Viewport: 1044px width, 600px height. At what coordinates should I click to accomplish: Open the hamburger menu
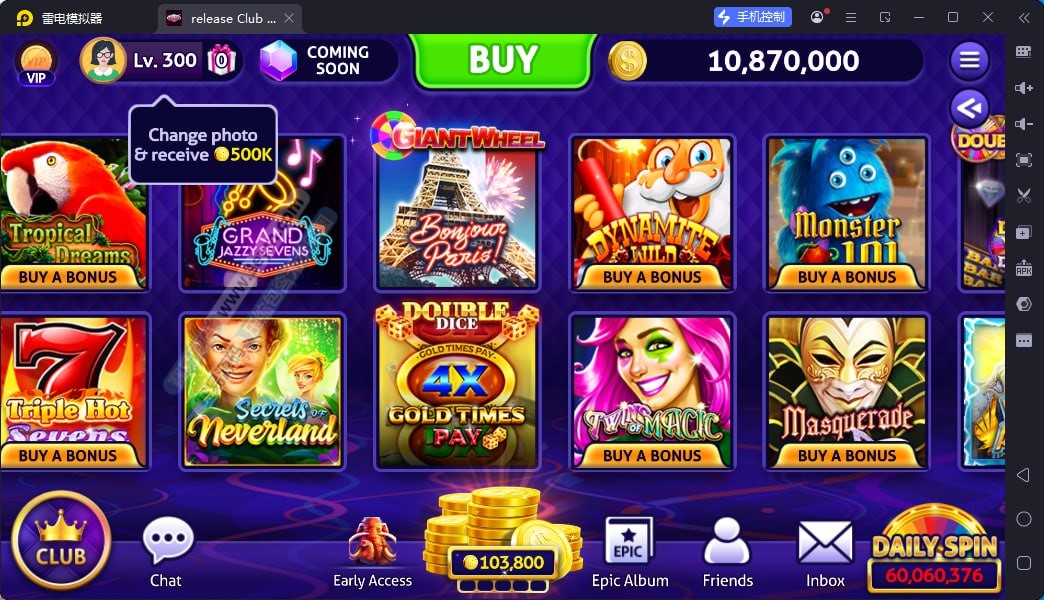(x=969, y=60)
